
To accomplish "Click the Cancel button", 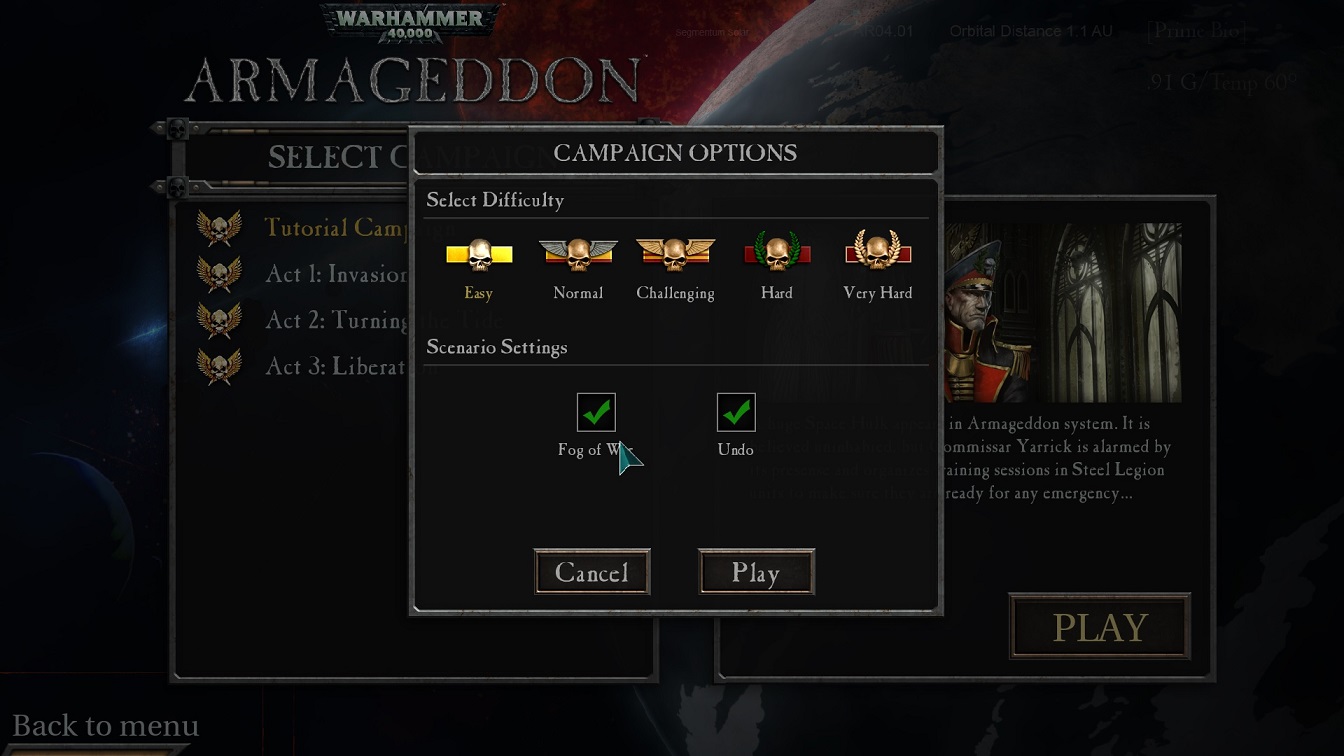I will pos(592,571).
